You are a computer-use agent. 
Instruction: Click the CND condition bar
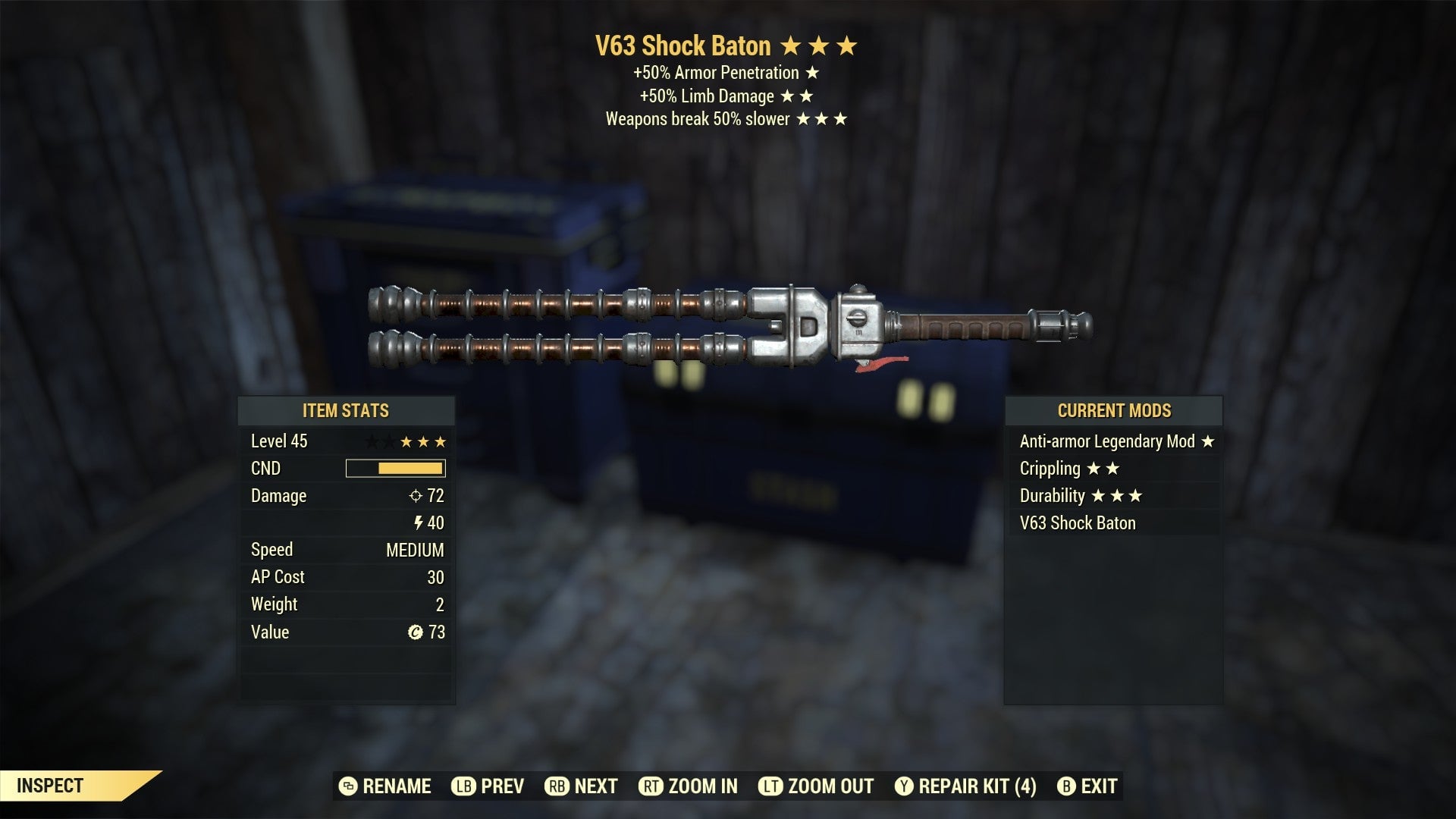point(394,468)
